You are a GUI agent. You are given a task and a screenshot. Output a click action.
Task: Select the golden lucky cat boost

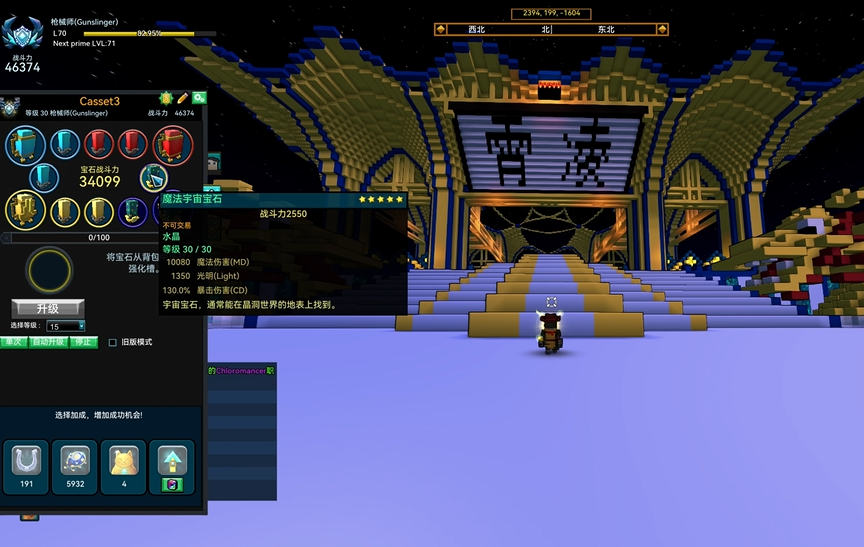click(123, 461)
